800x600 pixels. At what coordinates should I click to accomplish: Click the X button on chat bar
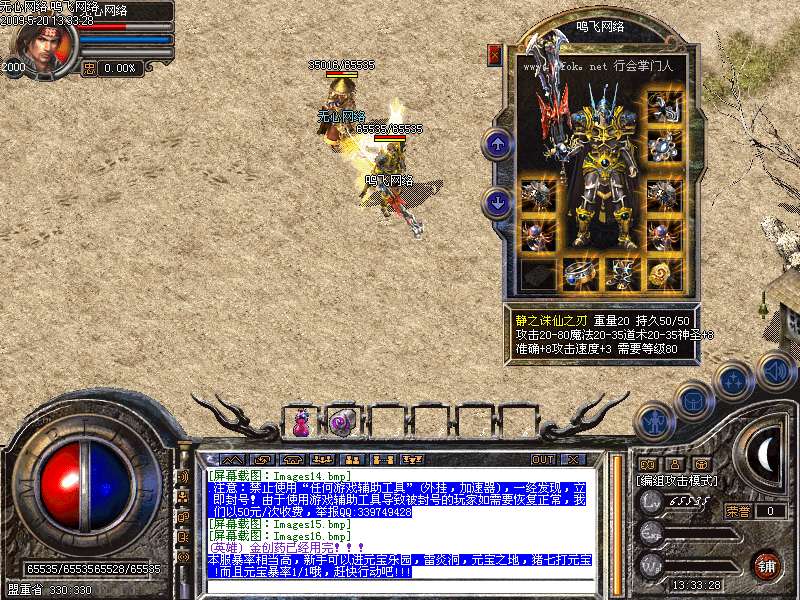point(573,459)
